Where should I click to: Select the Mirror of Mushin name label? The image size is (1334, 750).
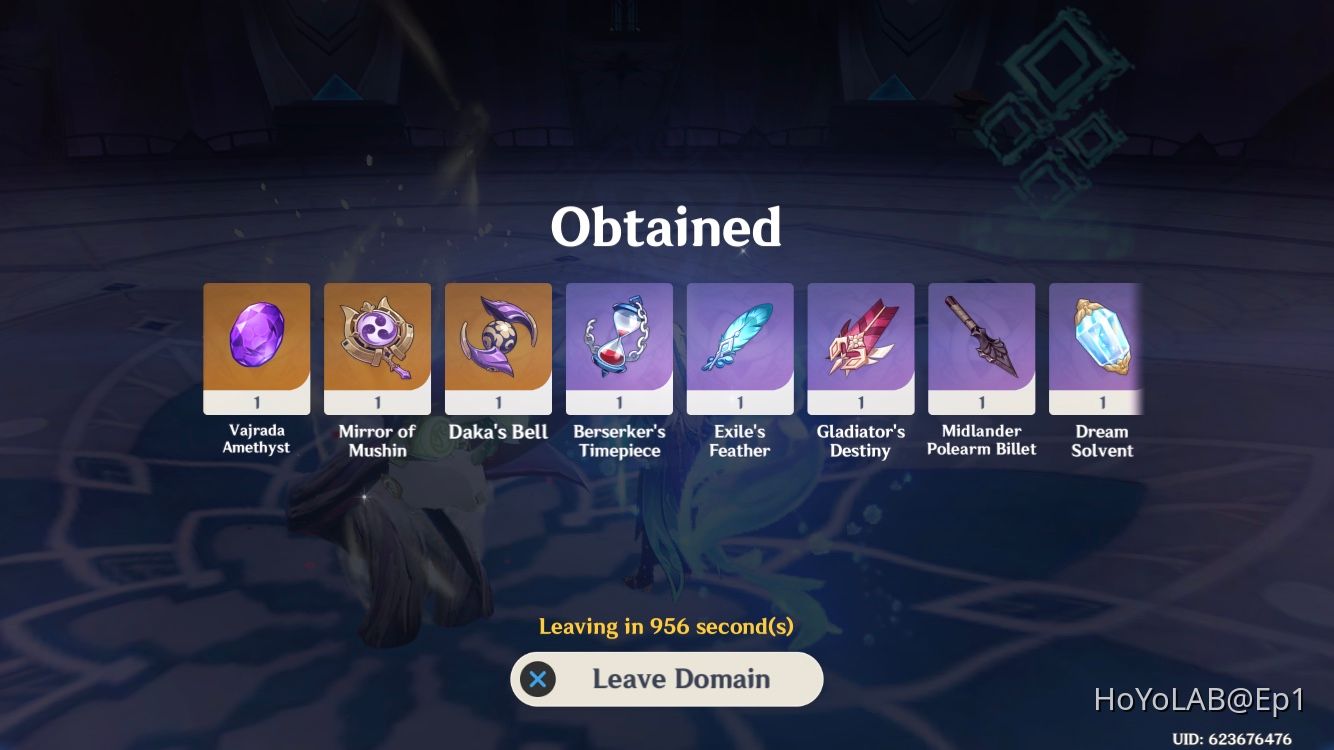point(377,440)
